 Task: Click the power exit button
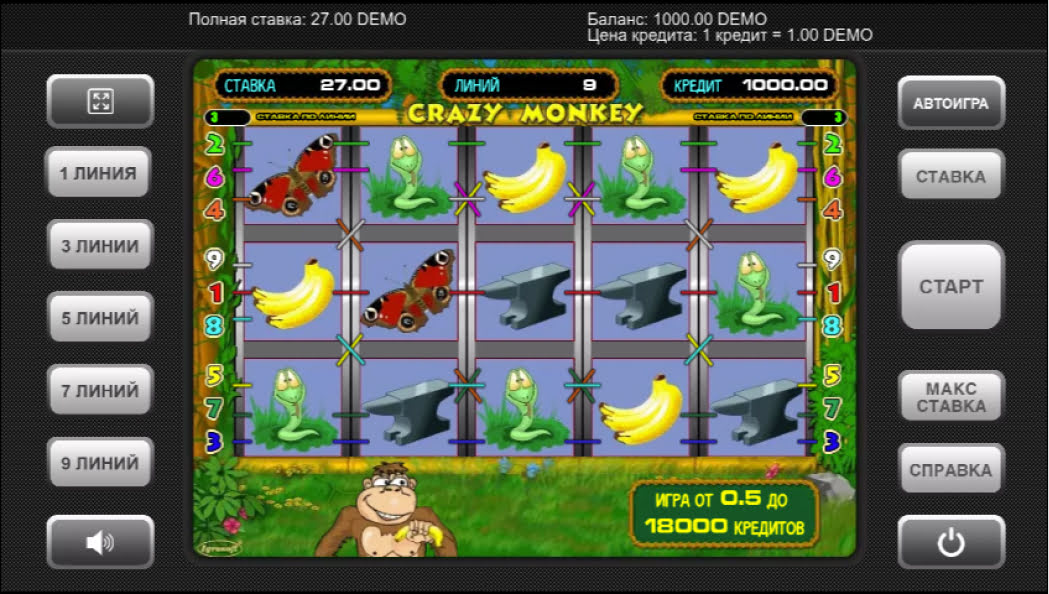click(950, 543)
